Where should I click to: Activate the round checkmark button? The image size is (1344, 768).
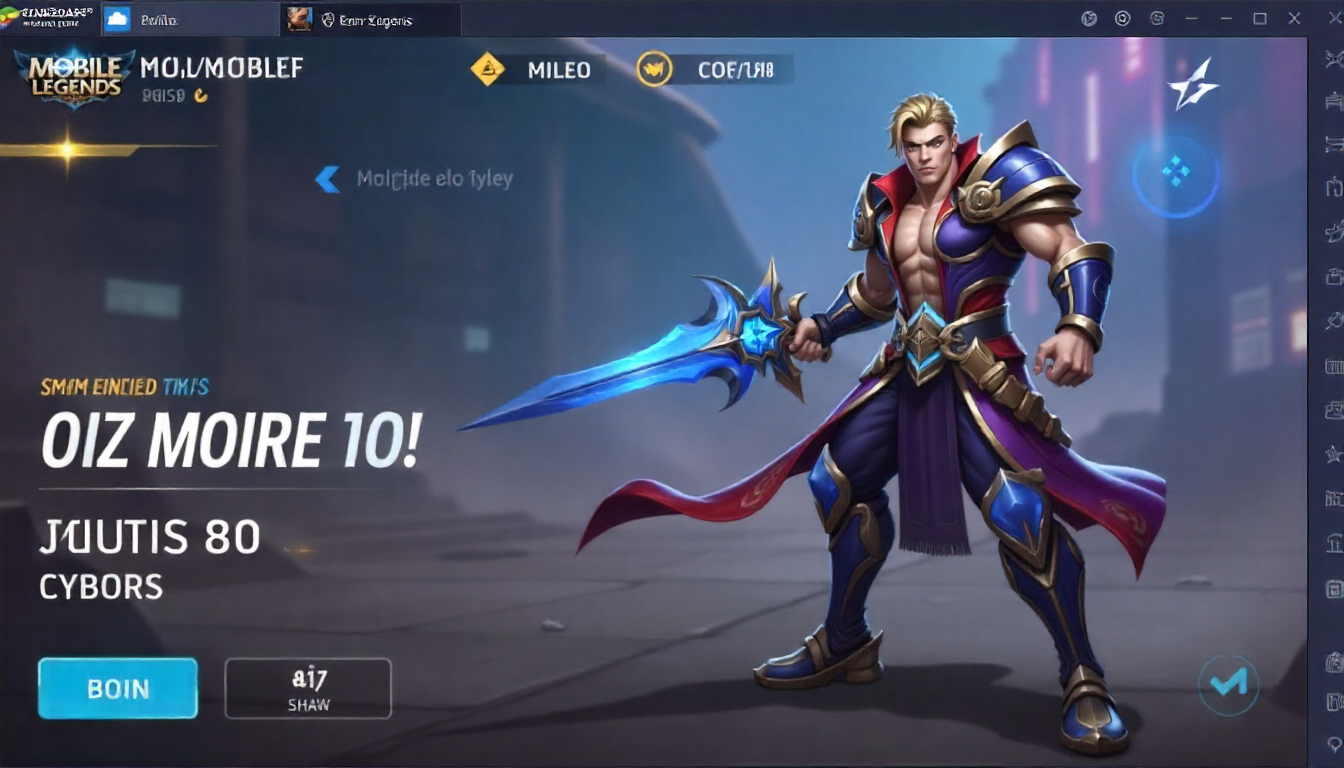[x=1228, y=684]
